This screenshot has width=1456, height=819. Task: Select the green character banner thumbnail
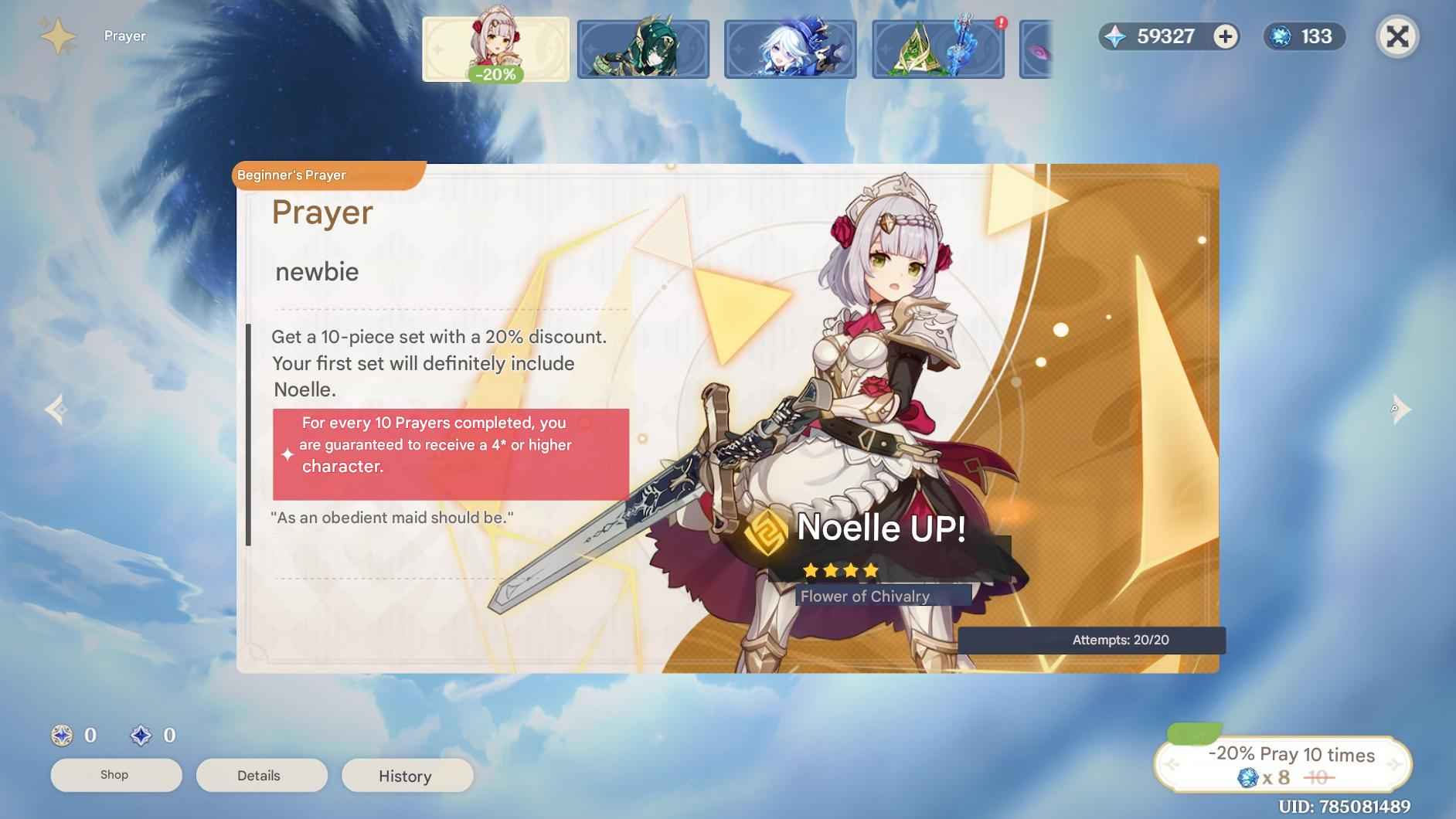coord(641,48)
